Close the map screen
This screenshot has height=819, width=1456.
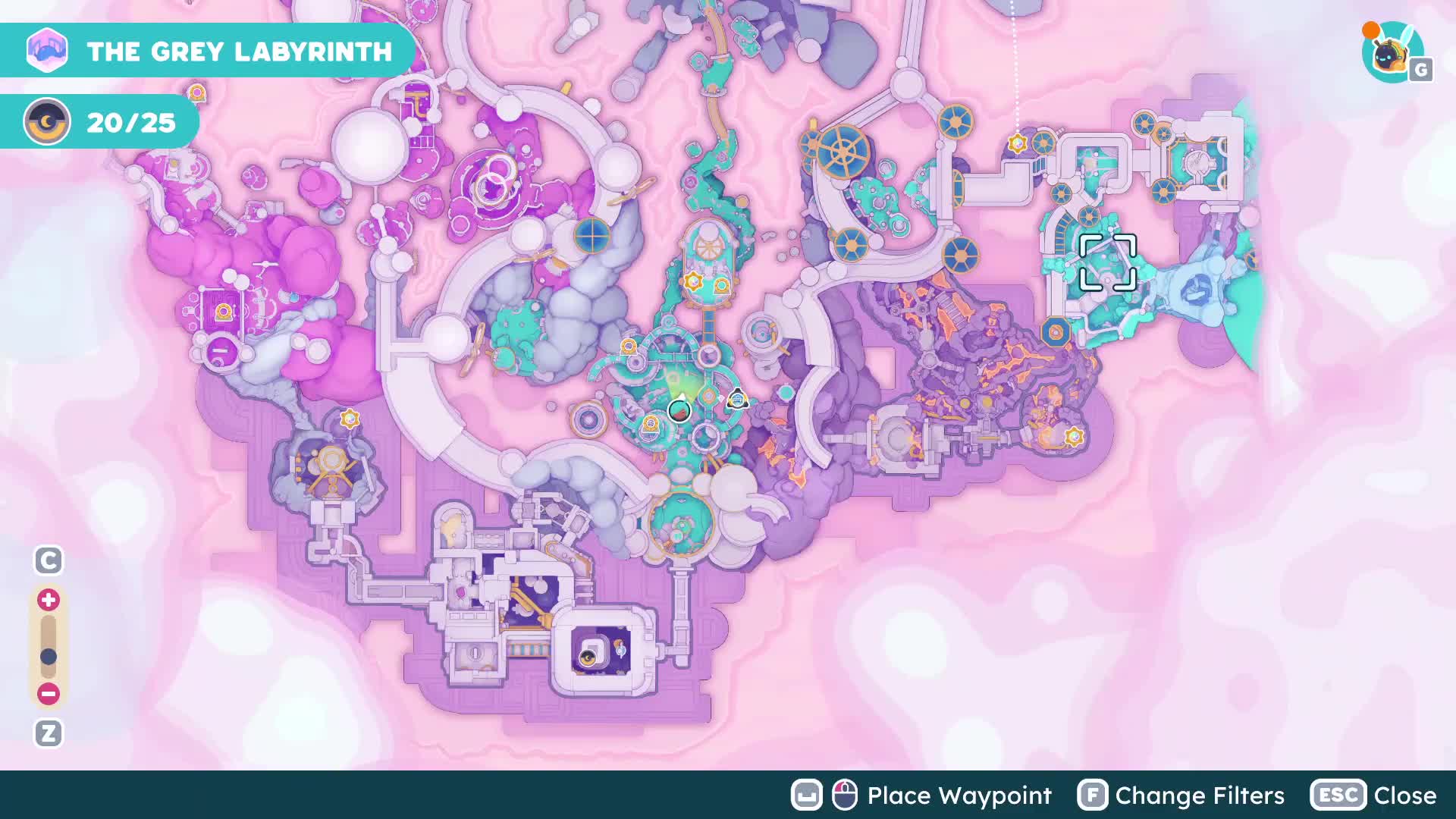tap(1373, 795)
